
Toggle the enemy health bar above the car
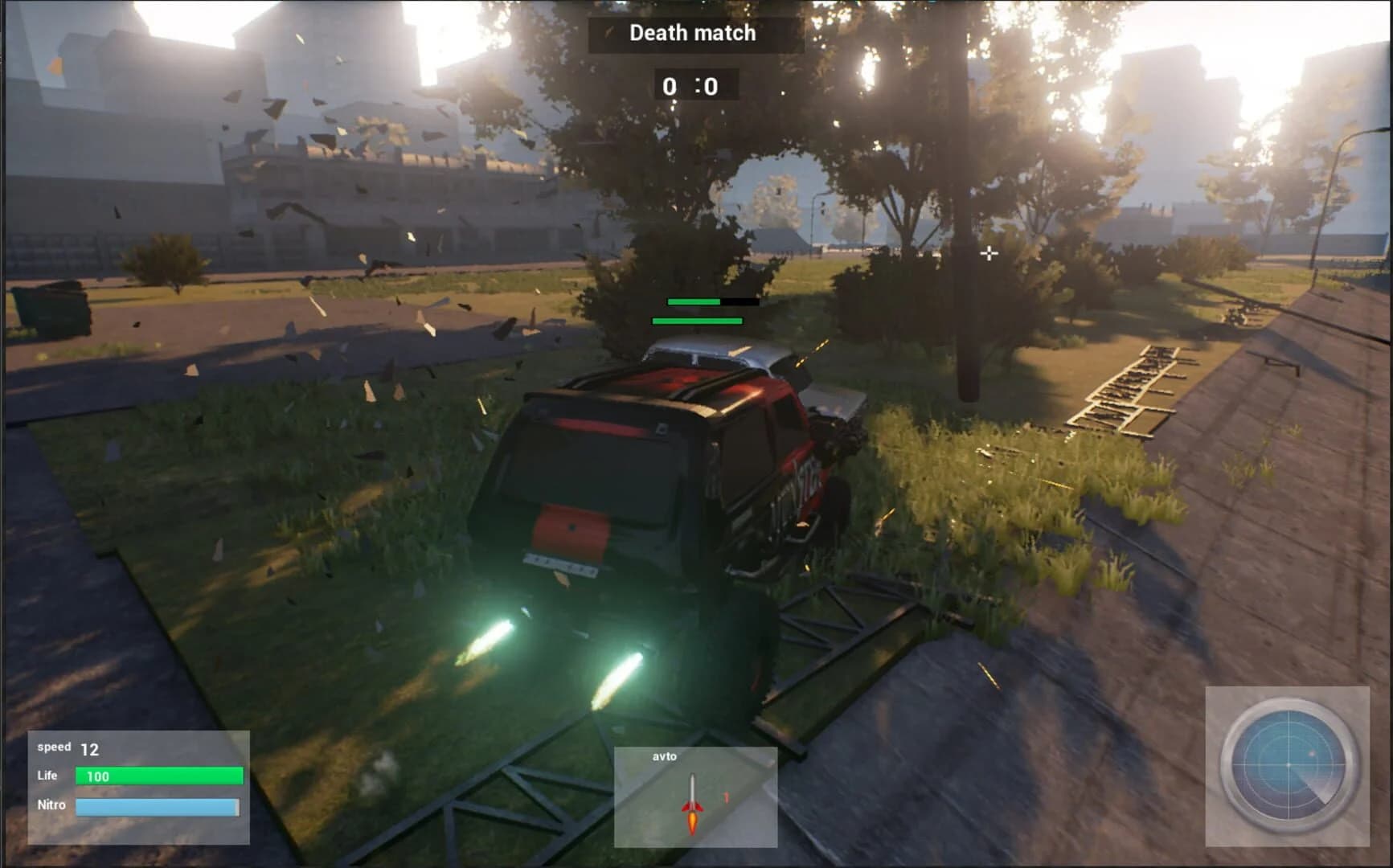click(x=694, y=303)
